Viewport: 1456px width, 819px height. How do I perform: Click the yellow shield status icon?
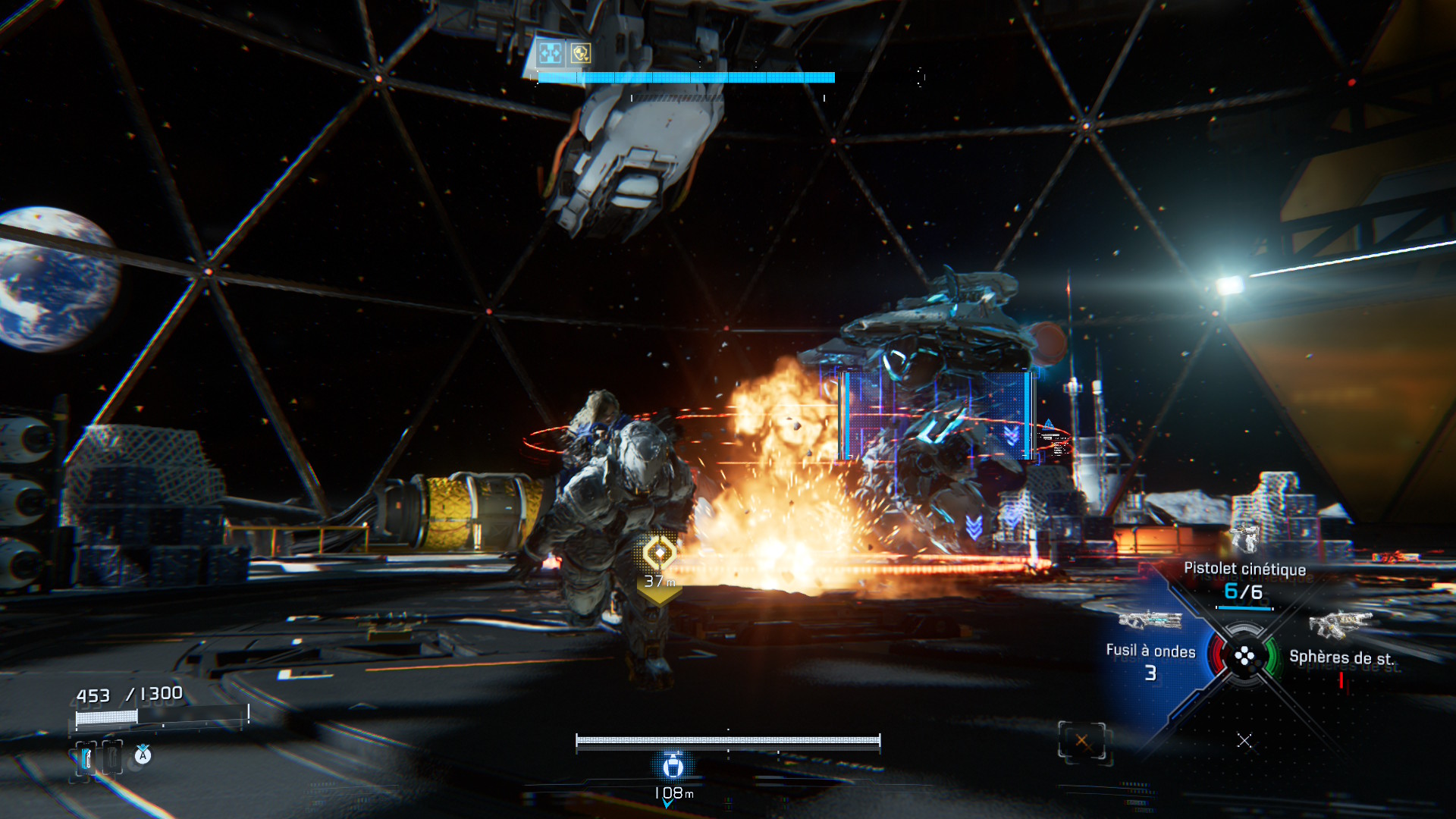[581, 53]
